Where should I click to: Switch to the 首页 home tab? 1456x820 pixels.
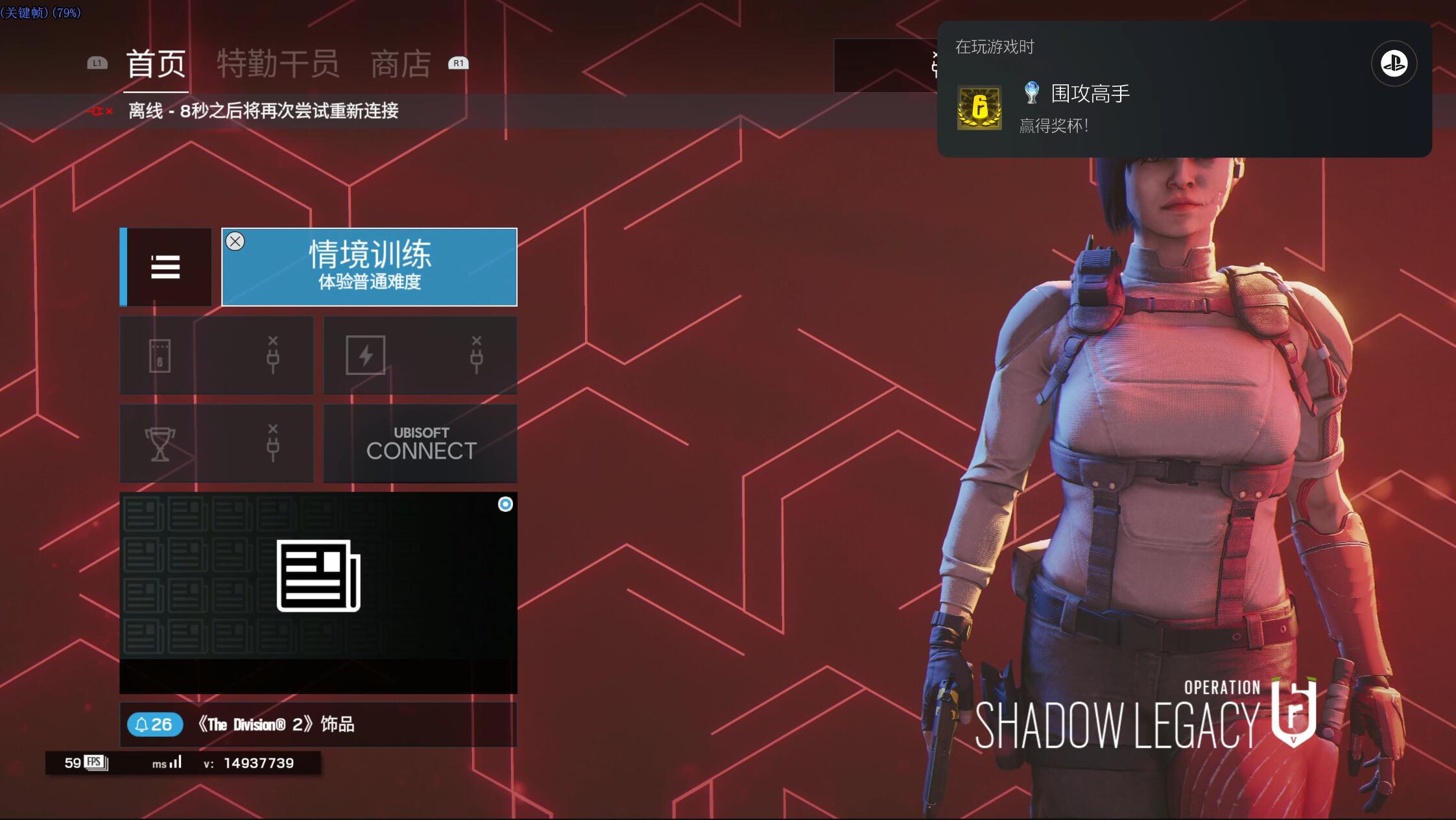point(156,64)
